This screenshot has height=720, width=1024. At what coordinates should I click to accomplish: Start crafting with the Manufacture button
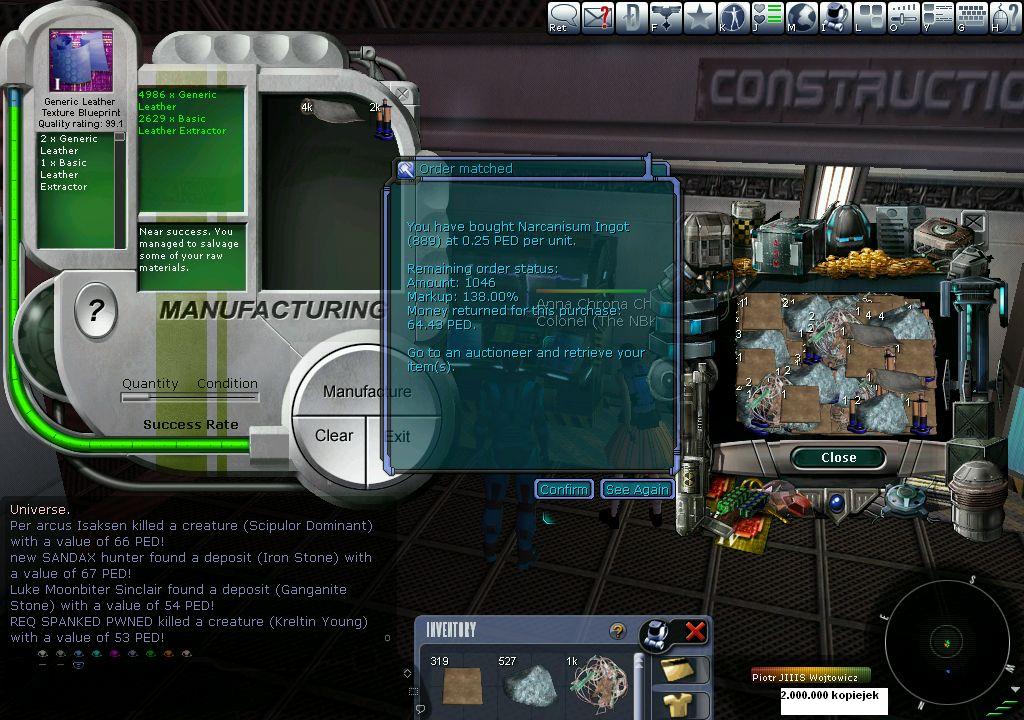pyautogui.click(x=366, y=391)
